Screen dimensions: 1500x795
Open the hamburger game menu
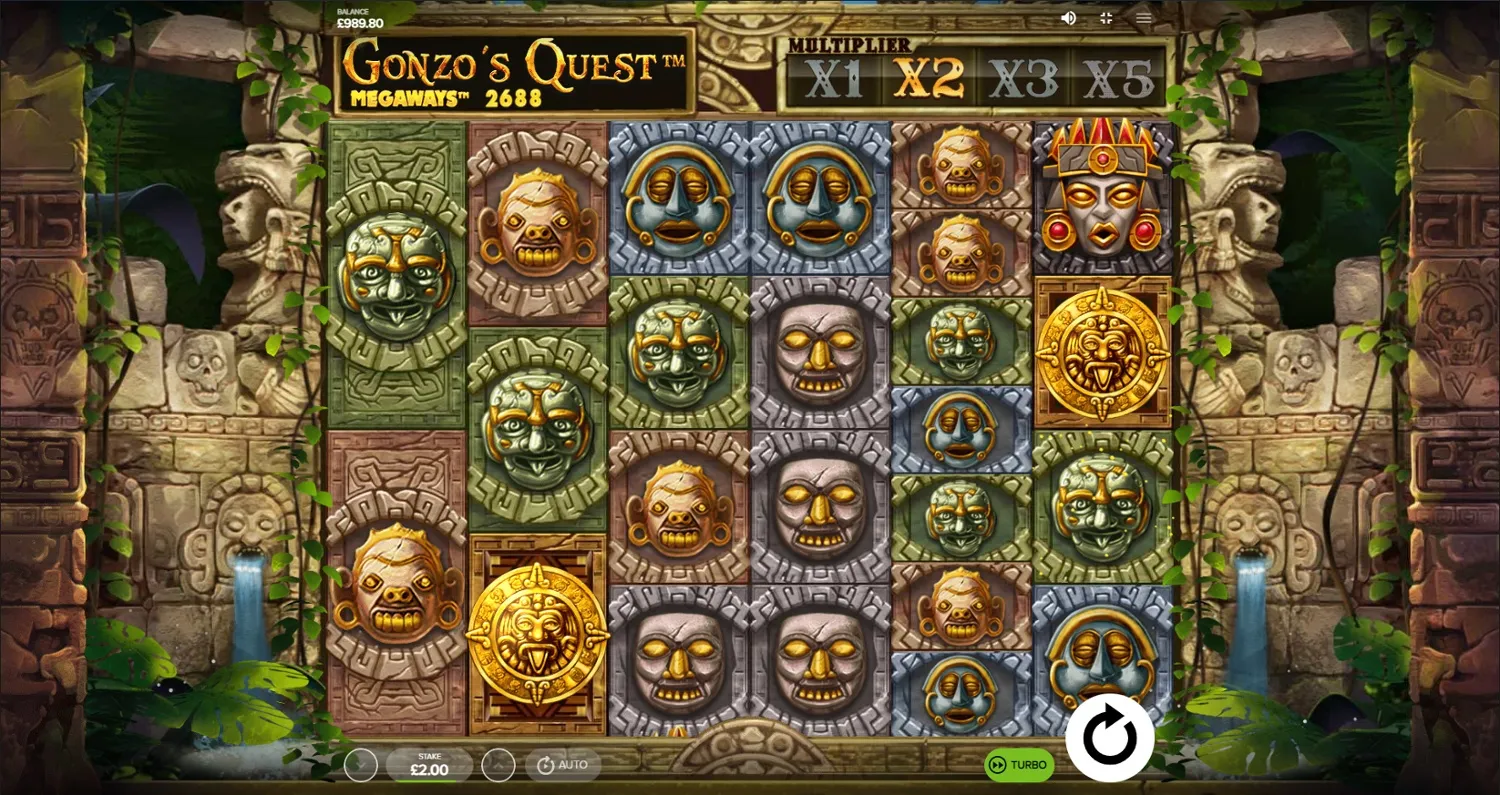tap(1142, 17)
